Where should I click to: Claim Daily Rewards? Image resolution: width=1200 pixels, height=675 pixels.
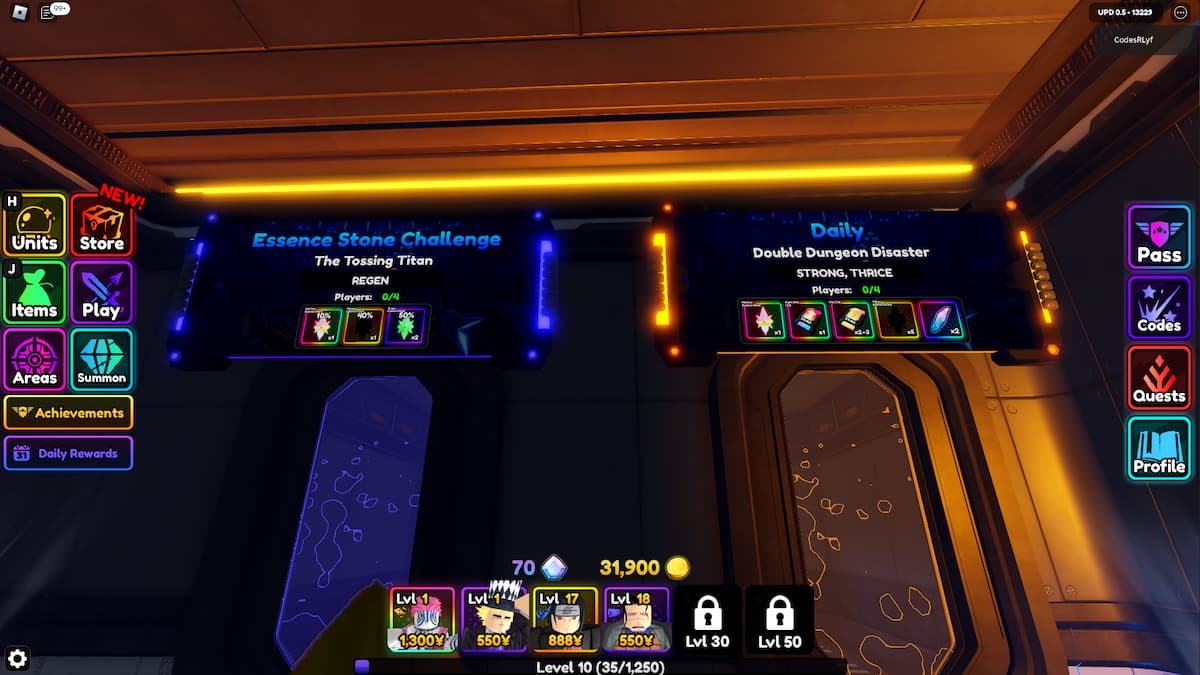(69, 453)
